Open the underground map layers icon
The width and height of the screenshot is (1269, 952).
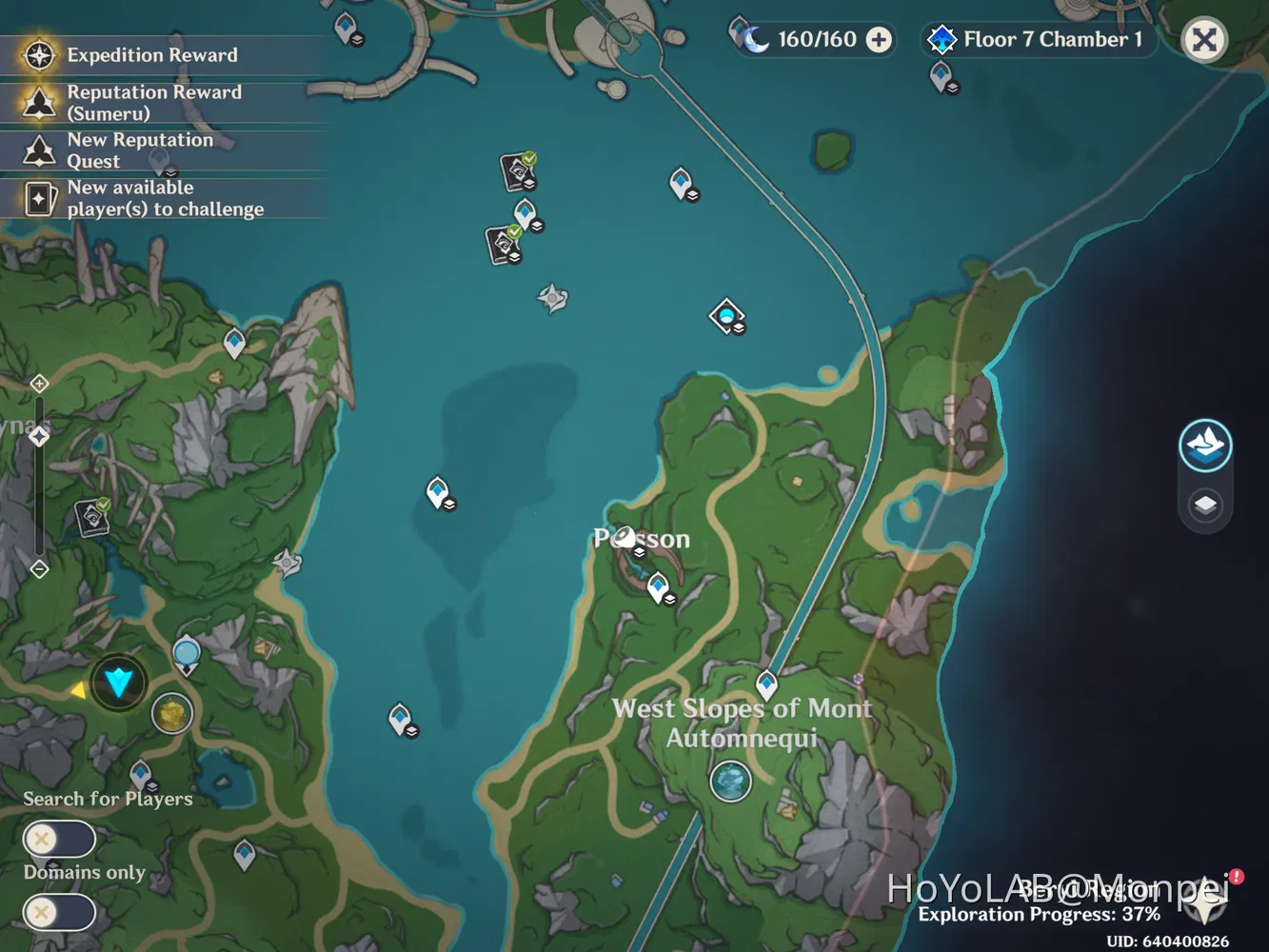click(1205, 506)
